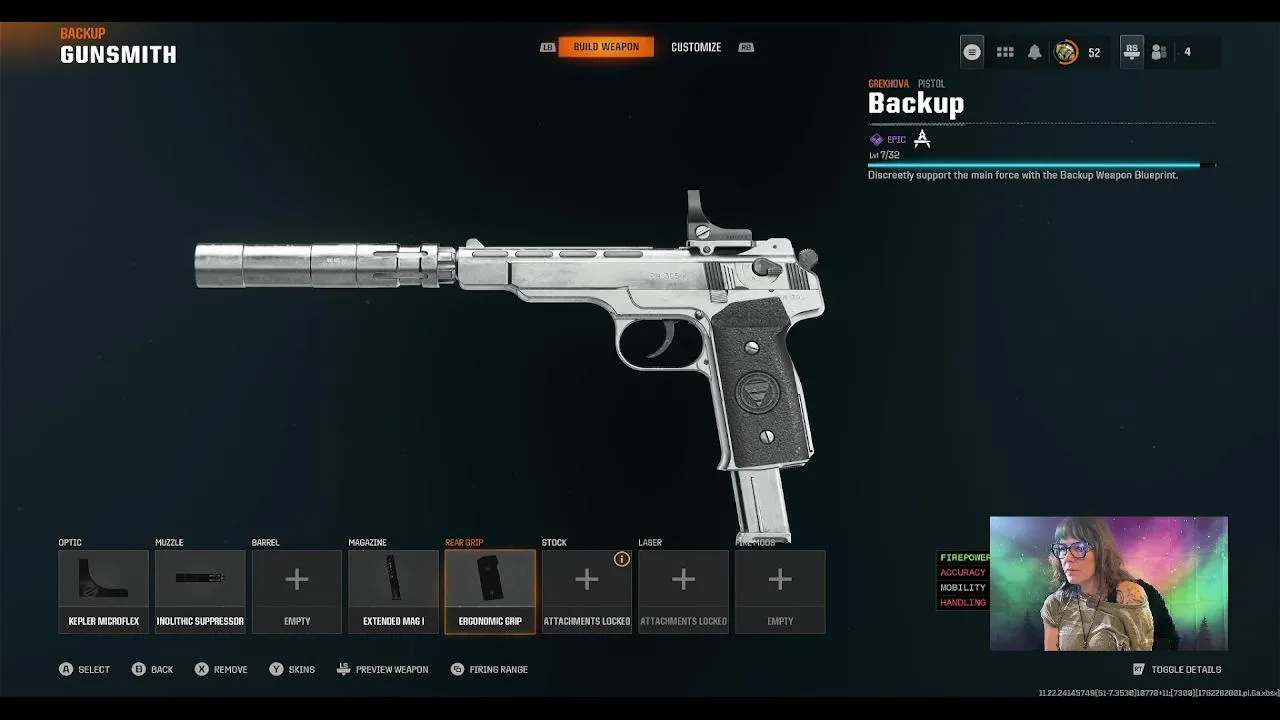View notifications via the bell icon
The width and height of the screenshot is (1280, 720).
click(1035, 52)
